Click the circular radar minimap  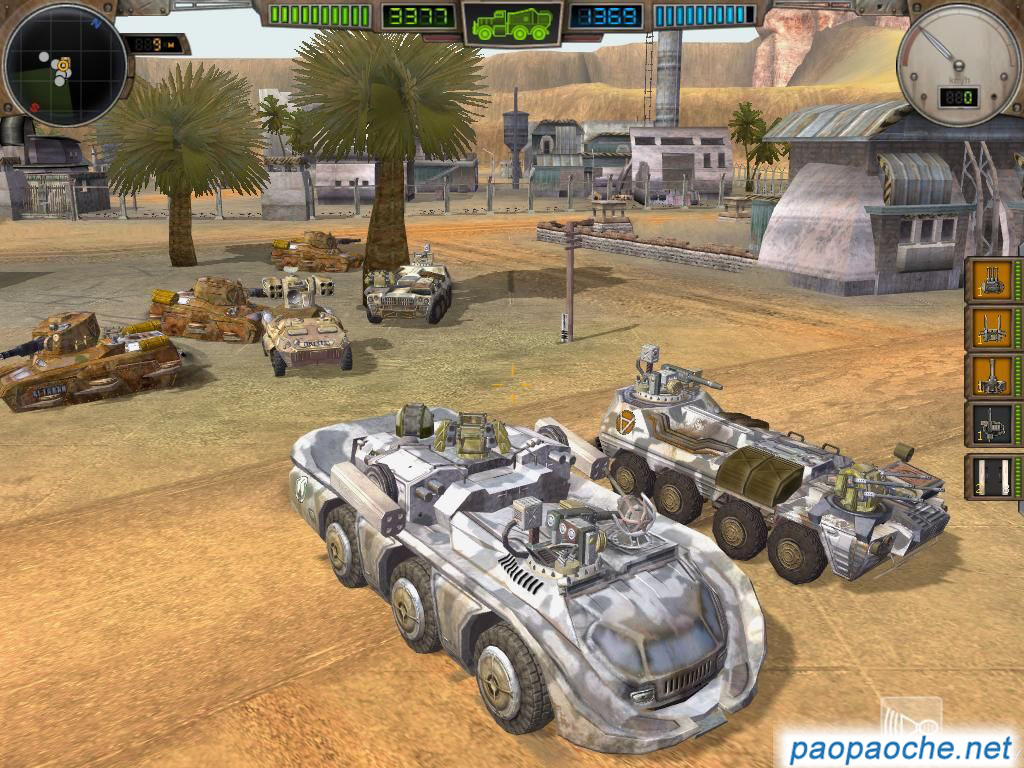tap(65, 66)
